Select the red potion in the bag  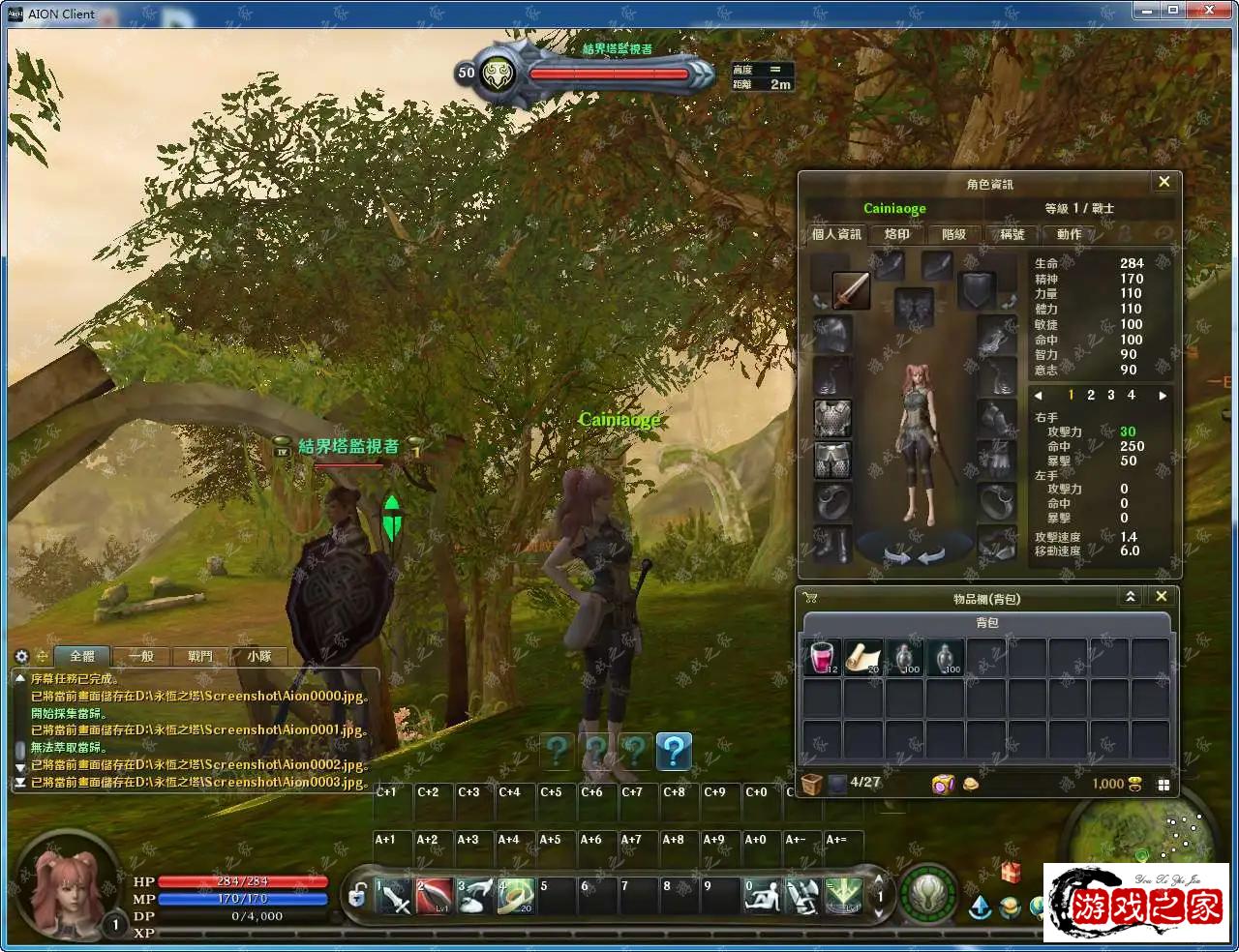click(x=822, y=657)
